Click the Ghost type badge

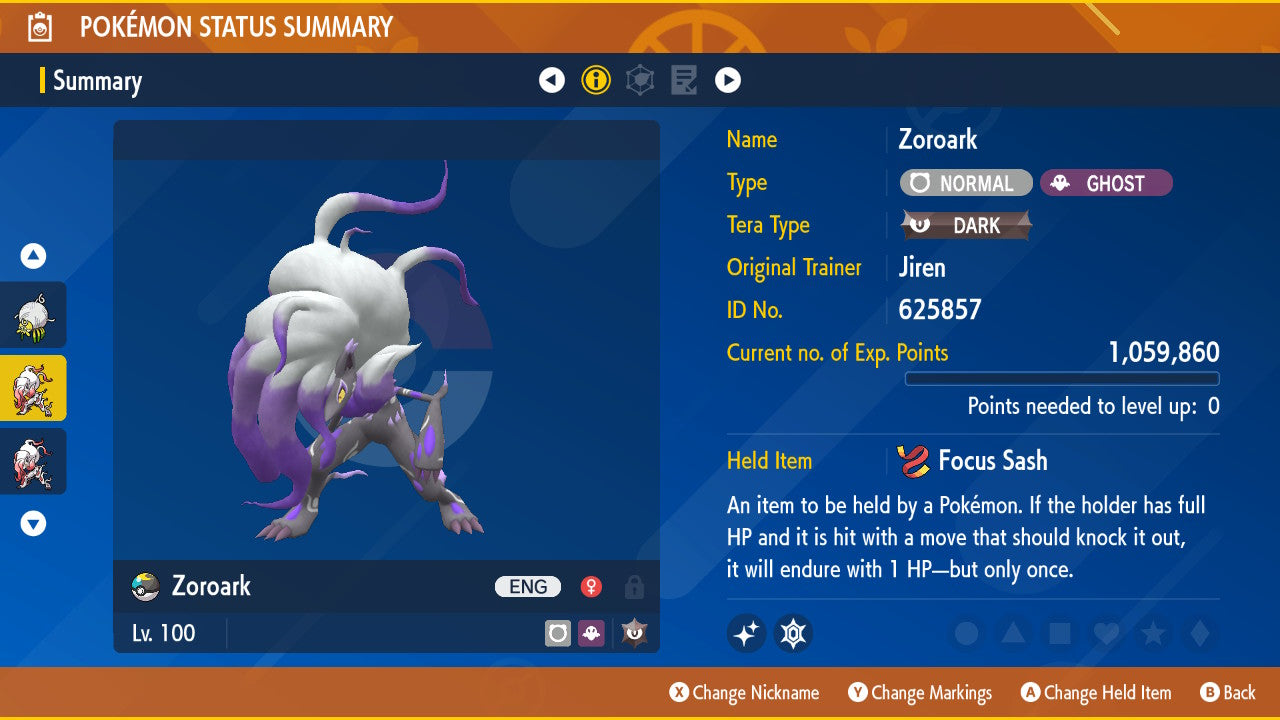[x=1106, y=183]
